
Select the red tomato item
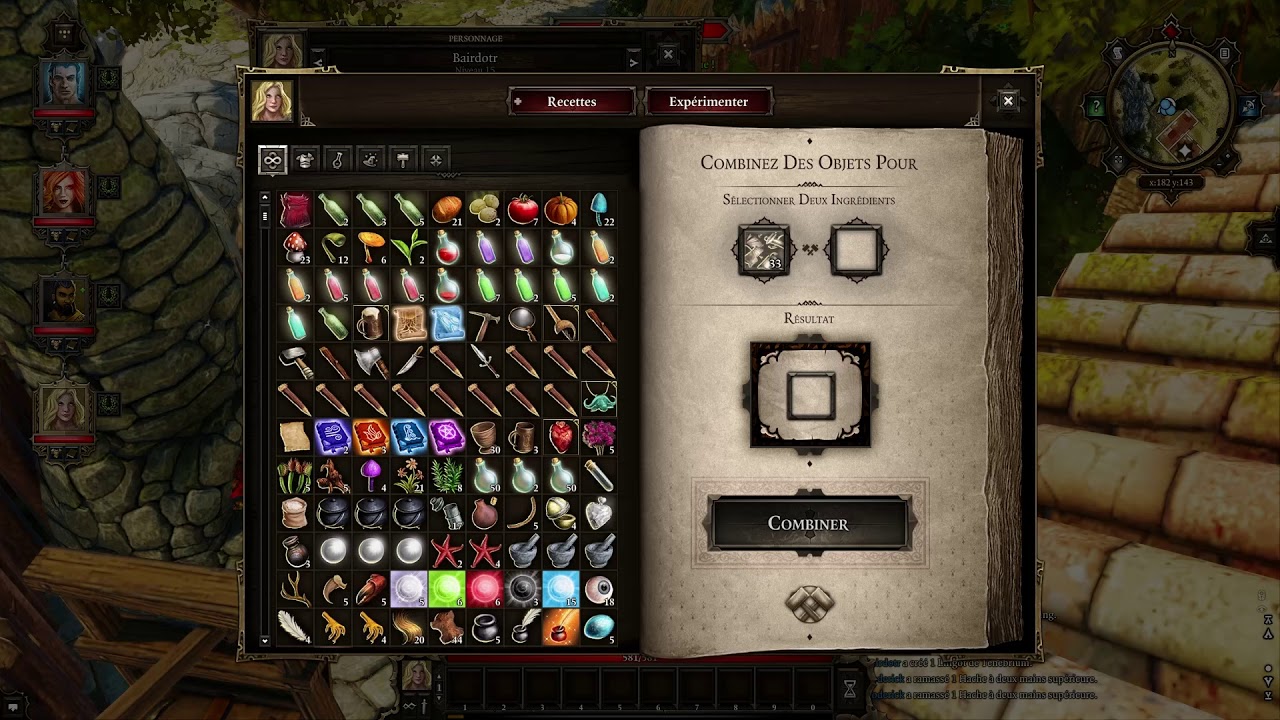523,210
